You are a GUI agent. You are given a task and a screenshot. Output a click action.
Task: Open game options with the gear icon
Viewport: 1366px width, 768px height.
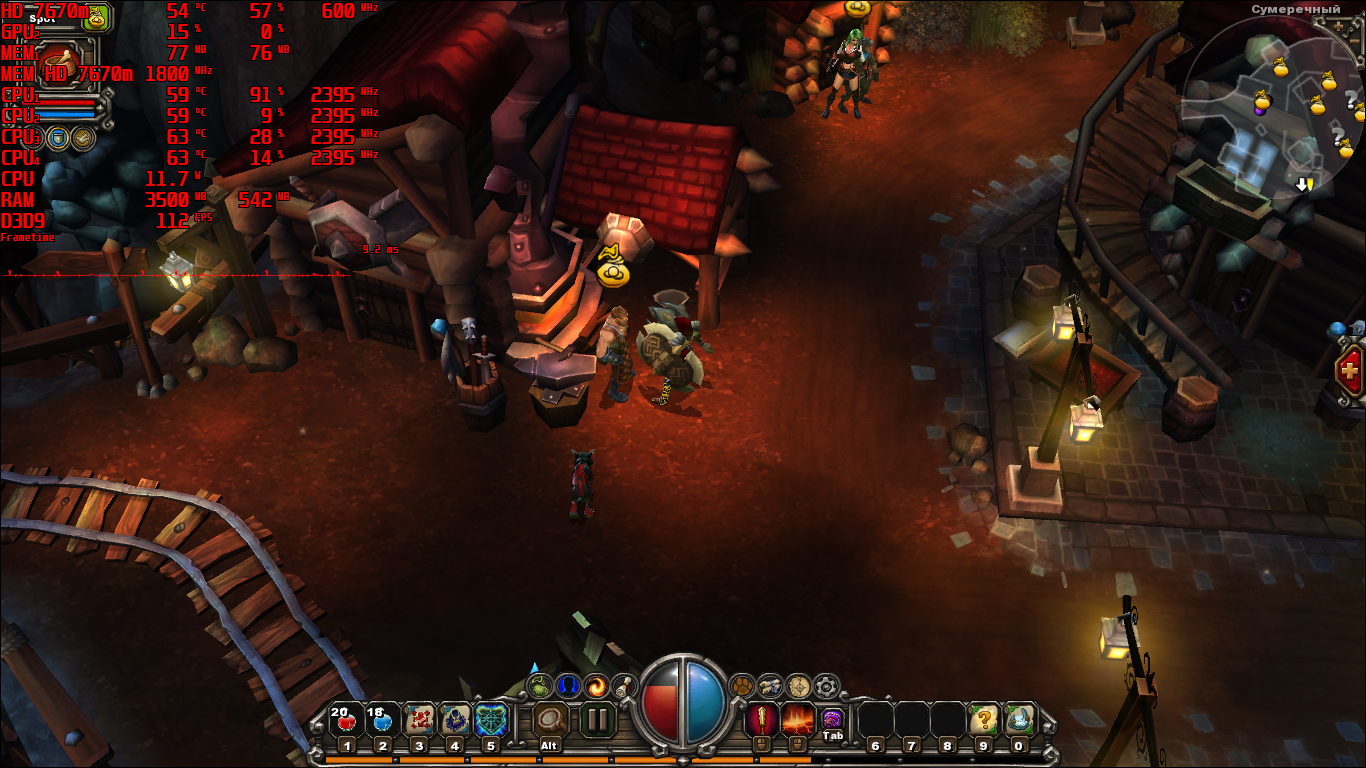click(x=826, y=686)
